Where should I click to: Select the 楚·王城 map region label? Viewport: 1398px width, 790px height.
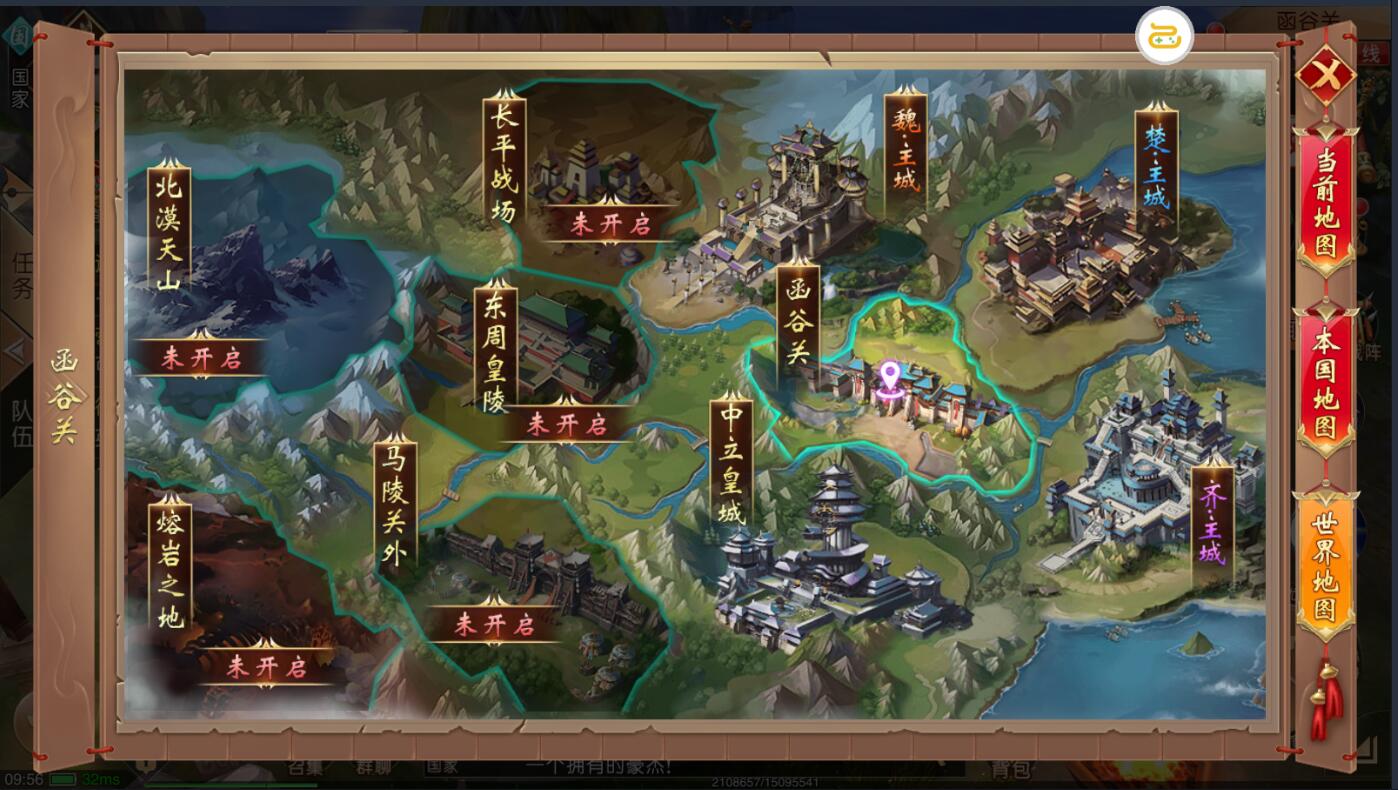[x=1156, y=172]
